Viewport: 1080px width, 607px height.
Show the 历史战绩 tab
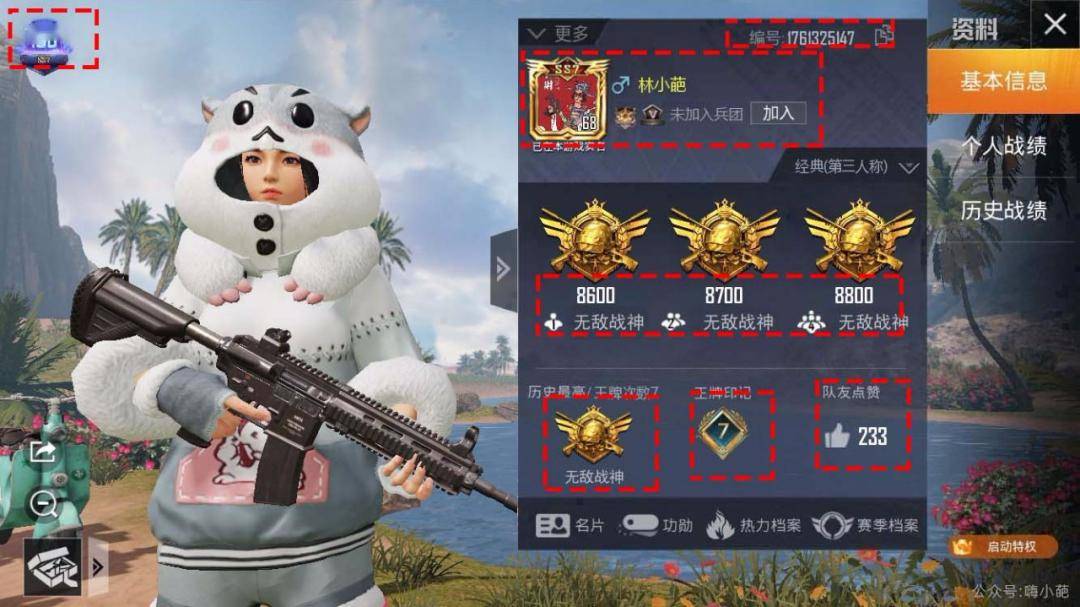(1003, 210)
